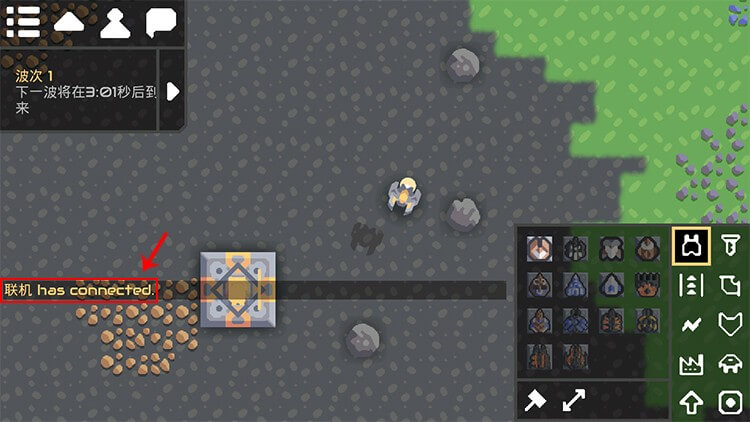Select the highlighted Duo turret block
750x422 pixels.
click(x=541, y=247)
